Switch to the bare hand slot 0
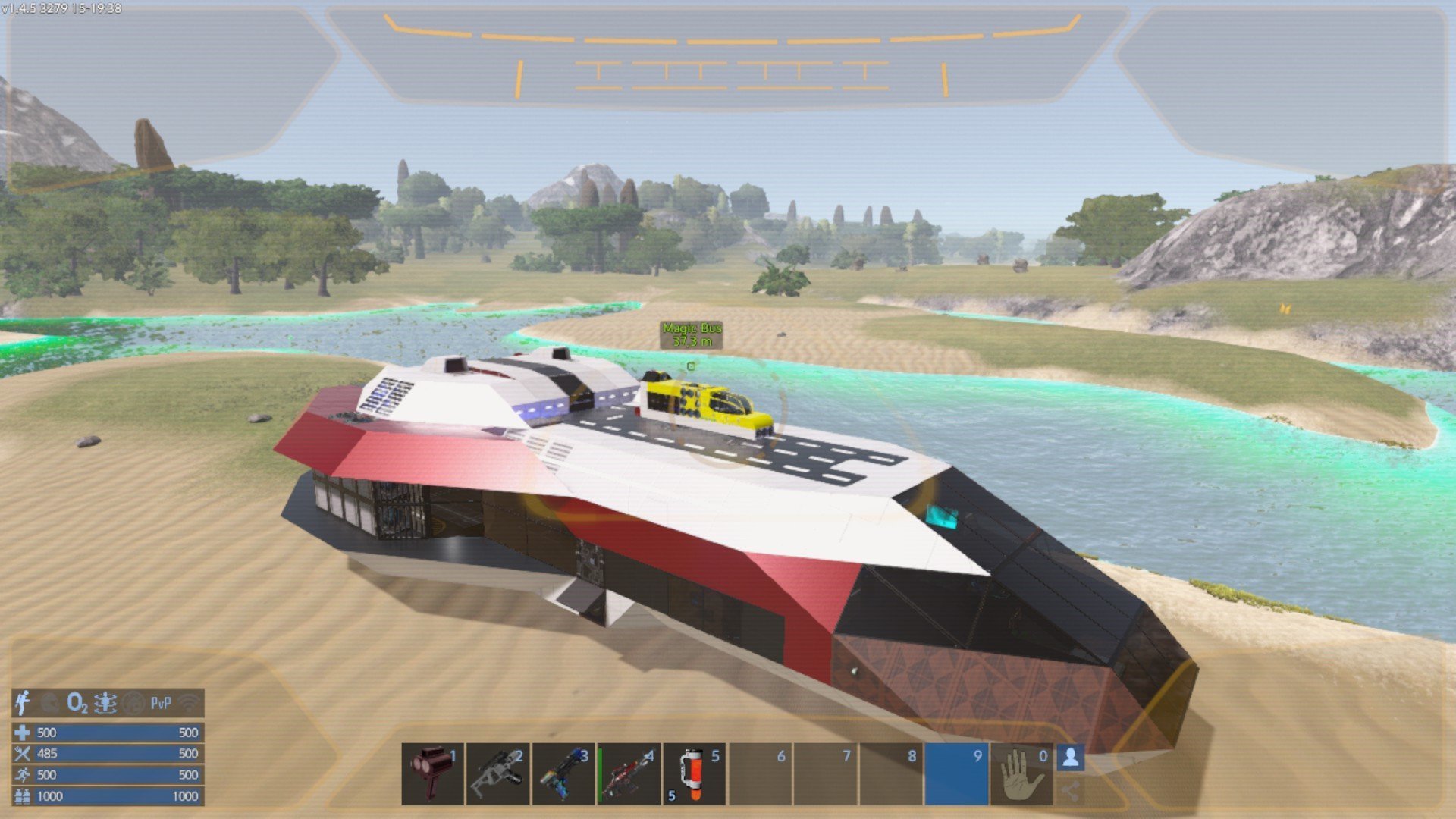The width and height of the screenshot is (1456, 819). (1021, 773)
